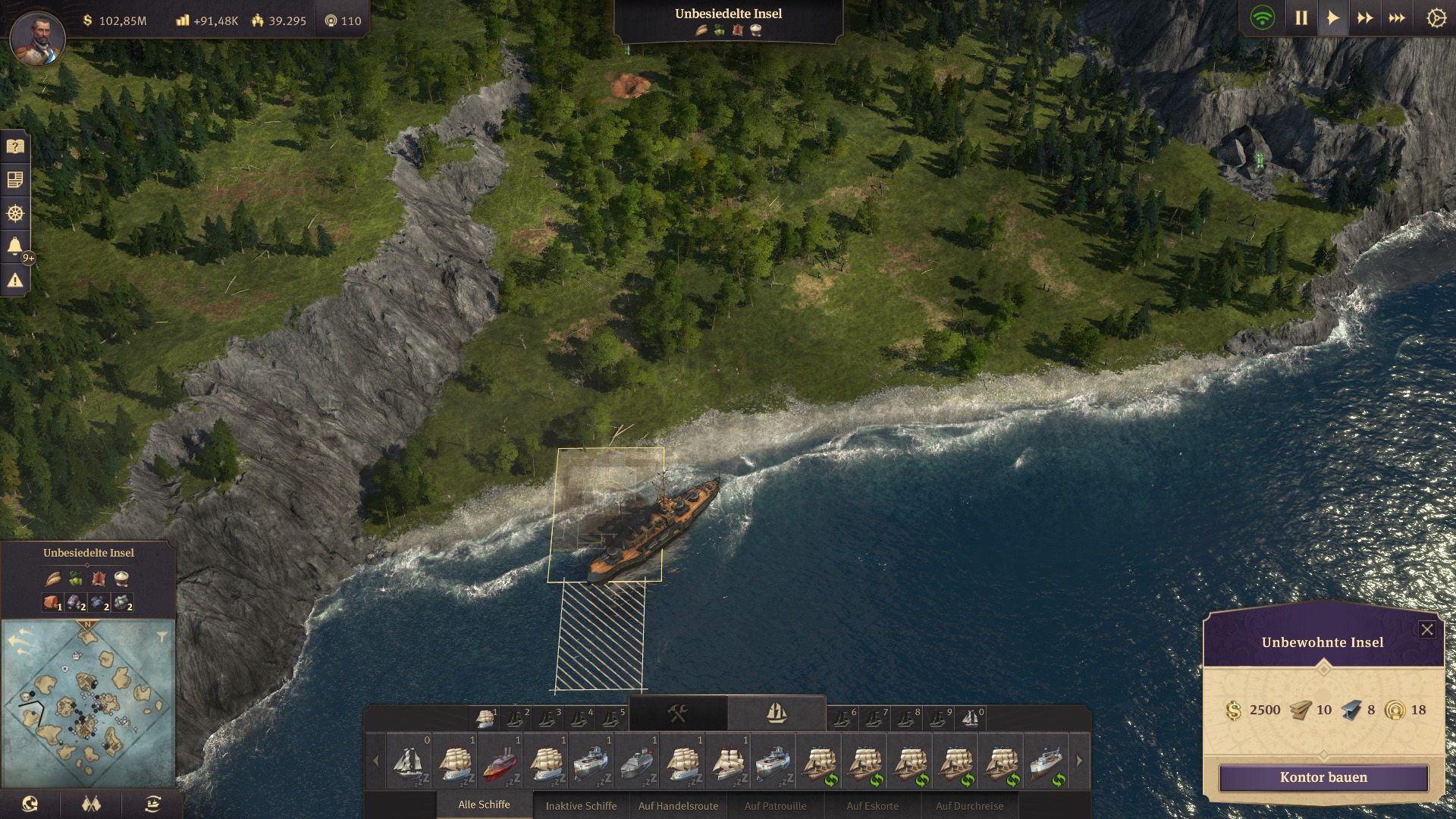
Task: Set game speed to triple fast-forward
Action: point(1397,18)
